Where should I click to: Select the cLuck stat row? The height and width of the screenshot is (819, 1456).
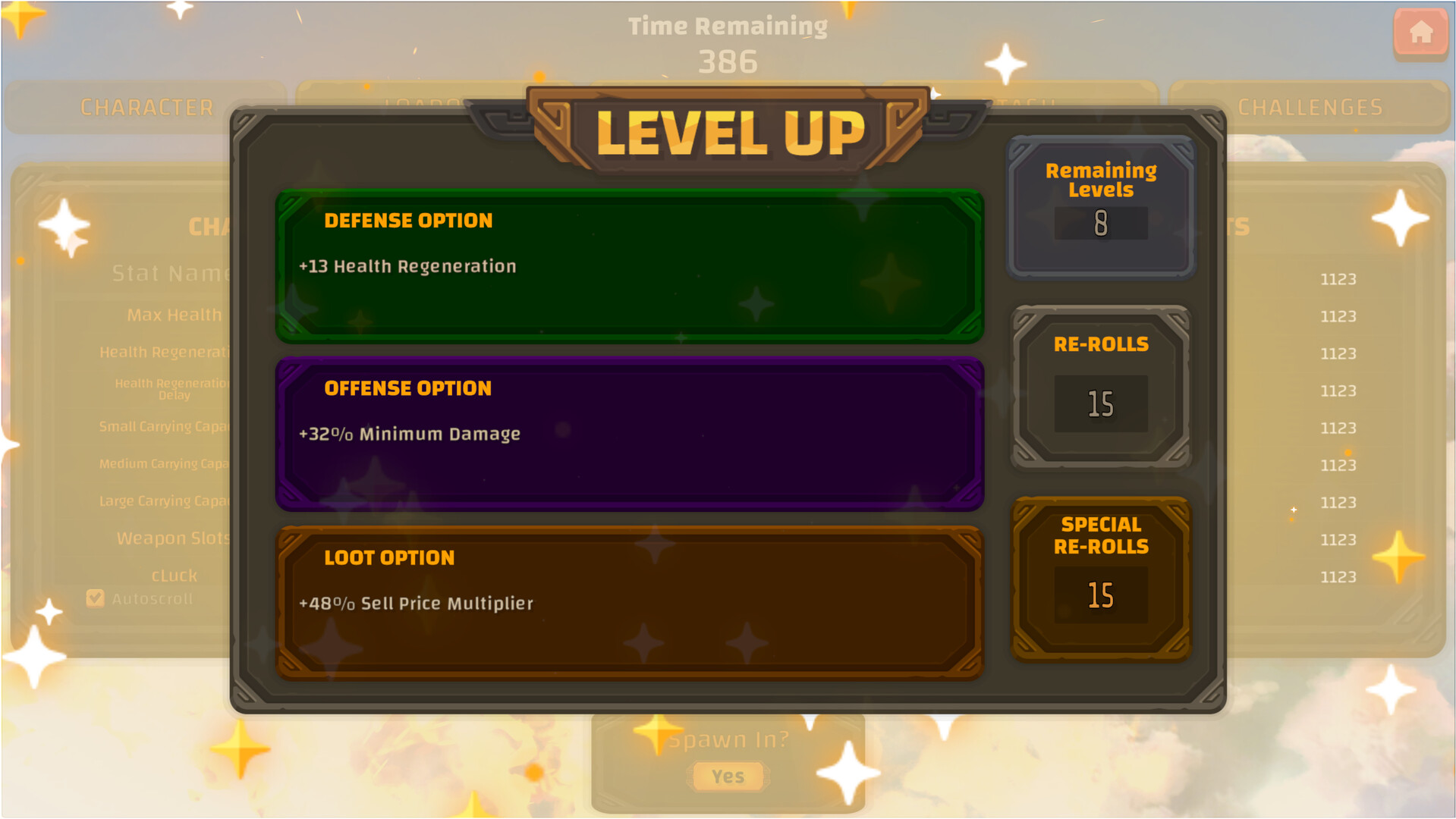[173, 576]
